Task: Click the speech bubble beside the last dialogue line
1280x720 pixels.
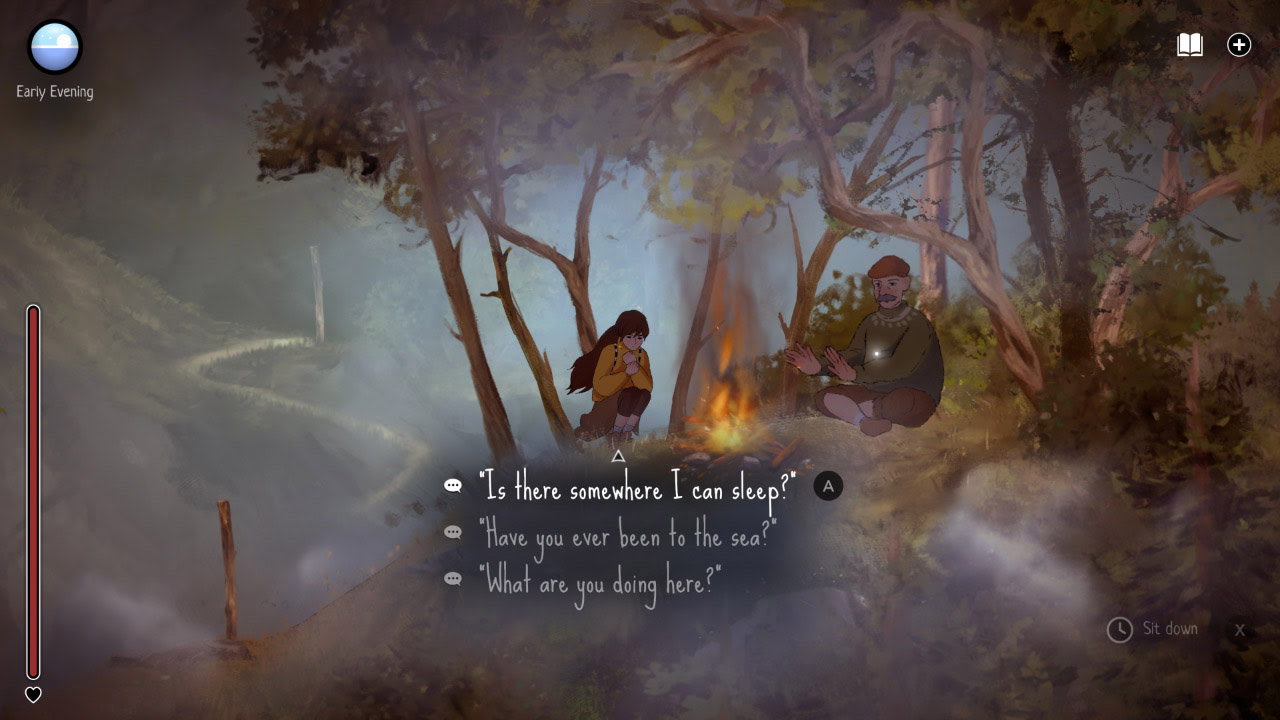Action: [451, 578]
